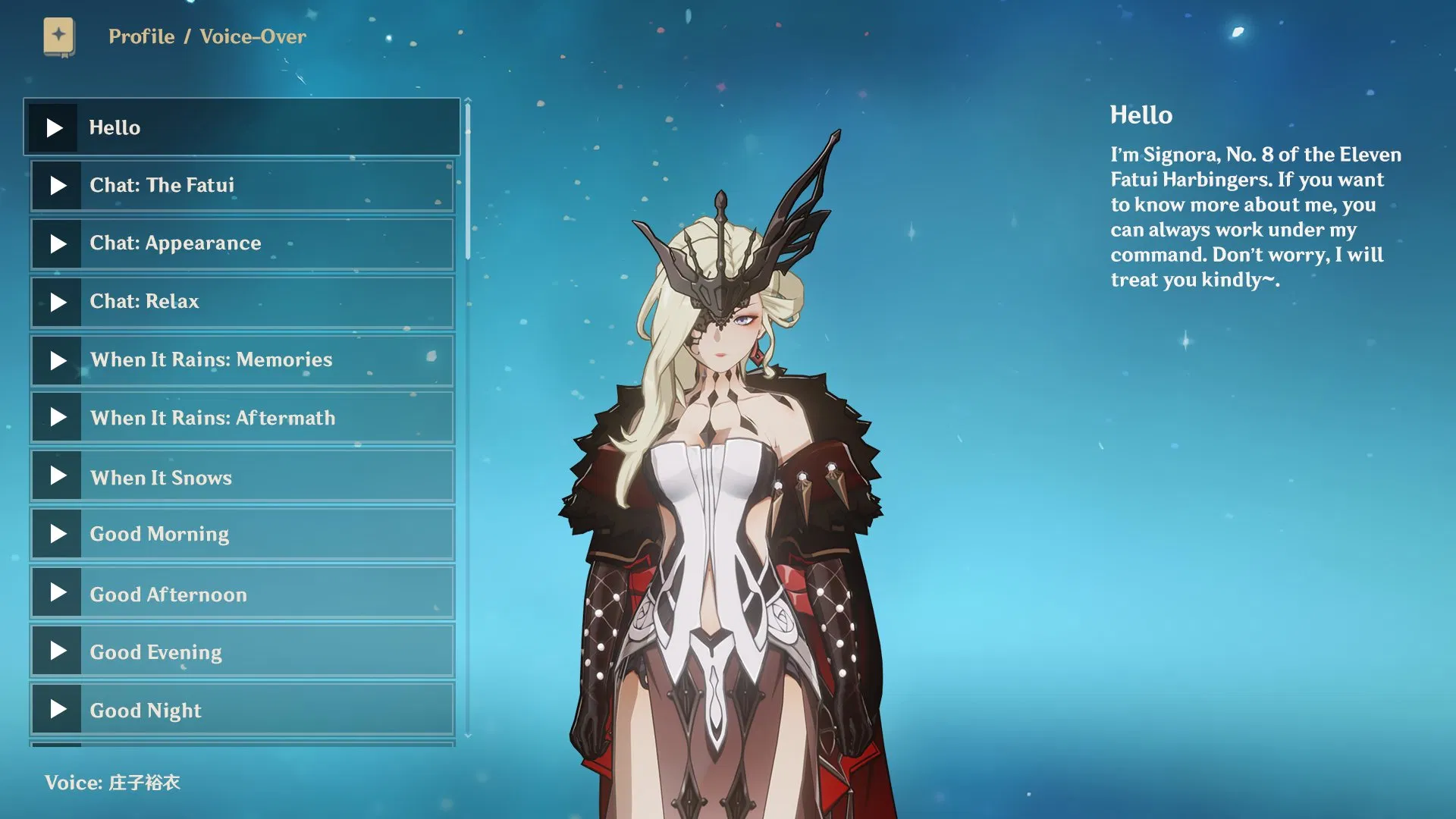
Task: Select the highlighted Hello list item
Action: tap(243, 127)
